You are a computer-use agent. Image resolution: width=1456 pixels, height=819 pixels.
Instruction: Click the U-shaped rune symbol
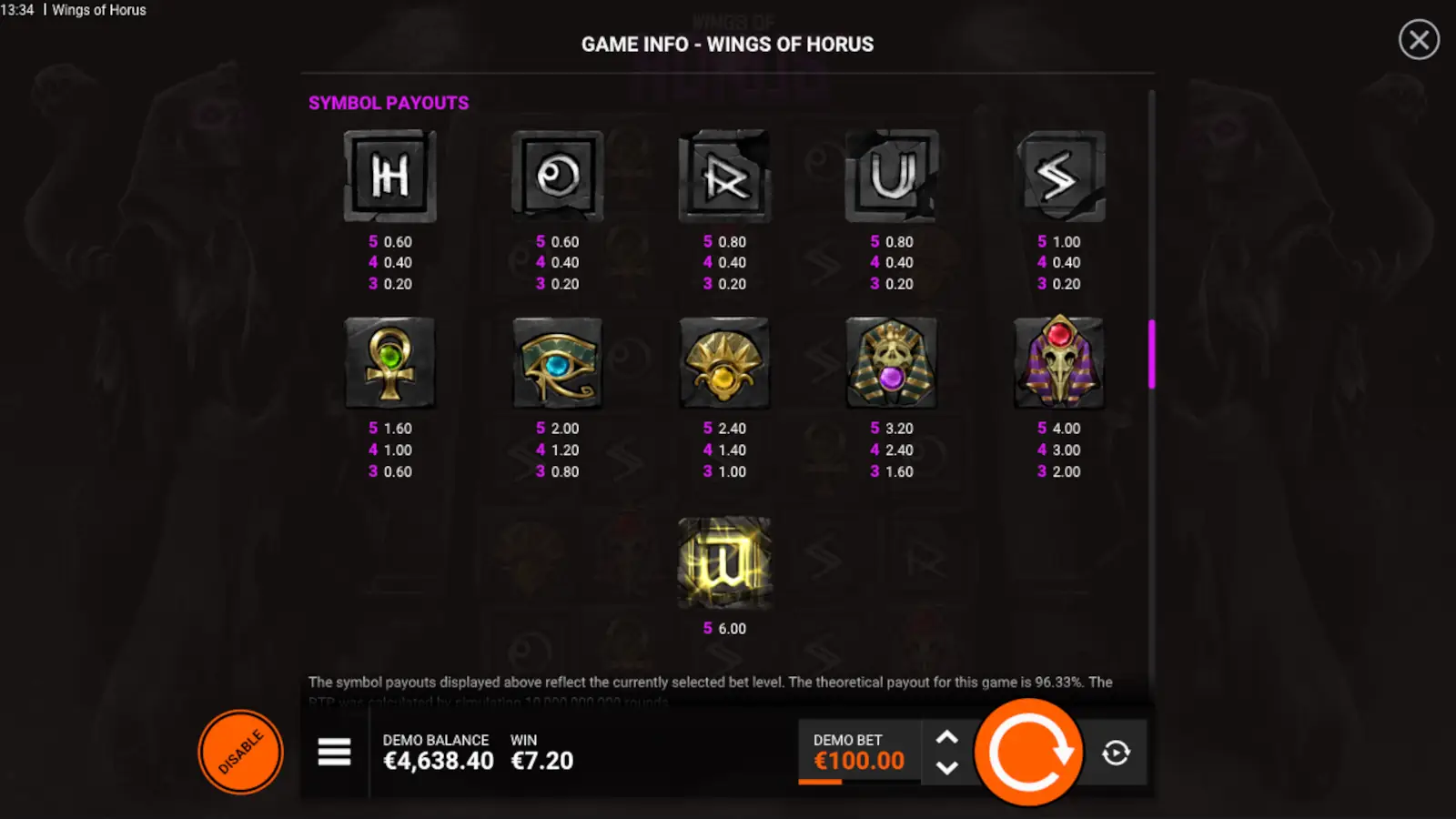[x=892, y=176]
